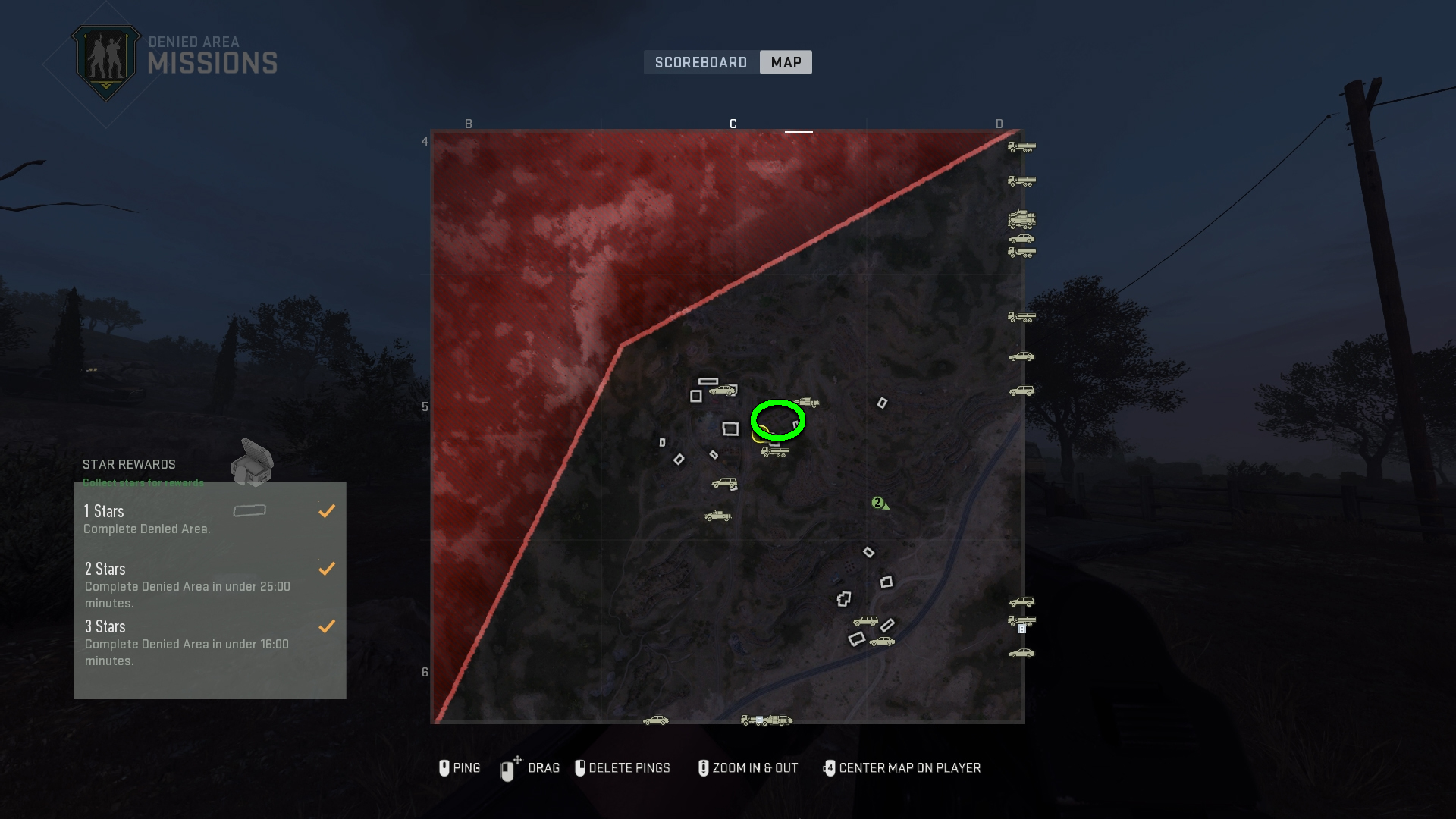
Task: Select the MAP tab
Action: [x=786, y=62]
